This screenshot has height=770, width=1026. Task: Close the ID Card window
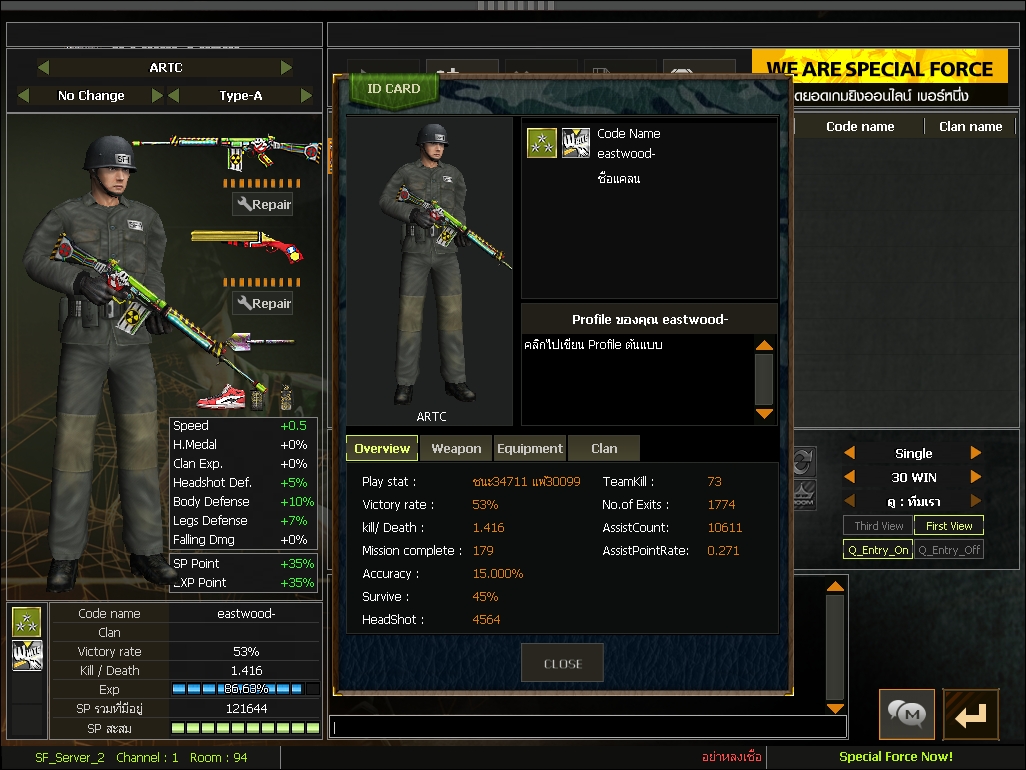point(562,663)
